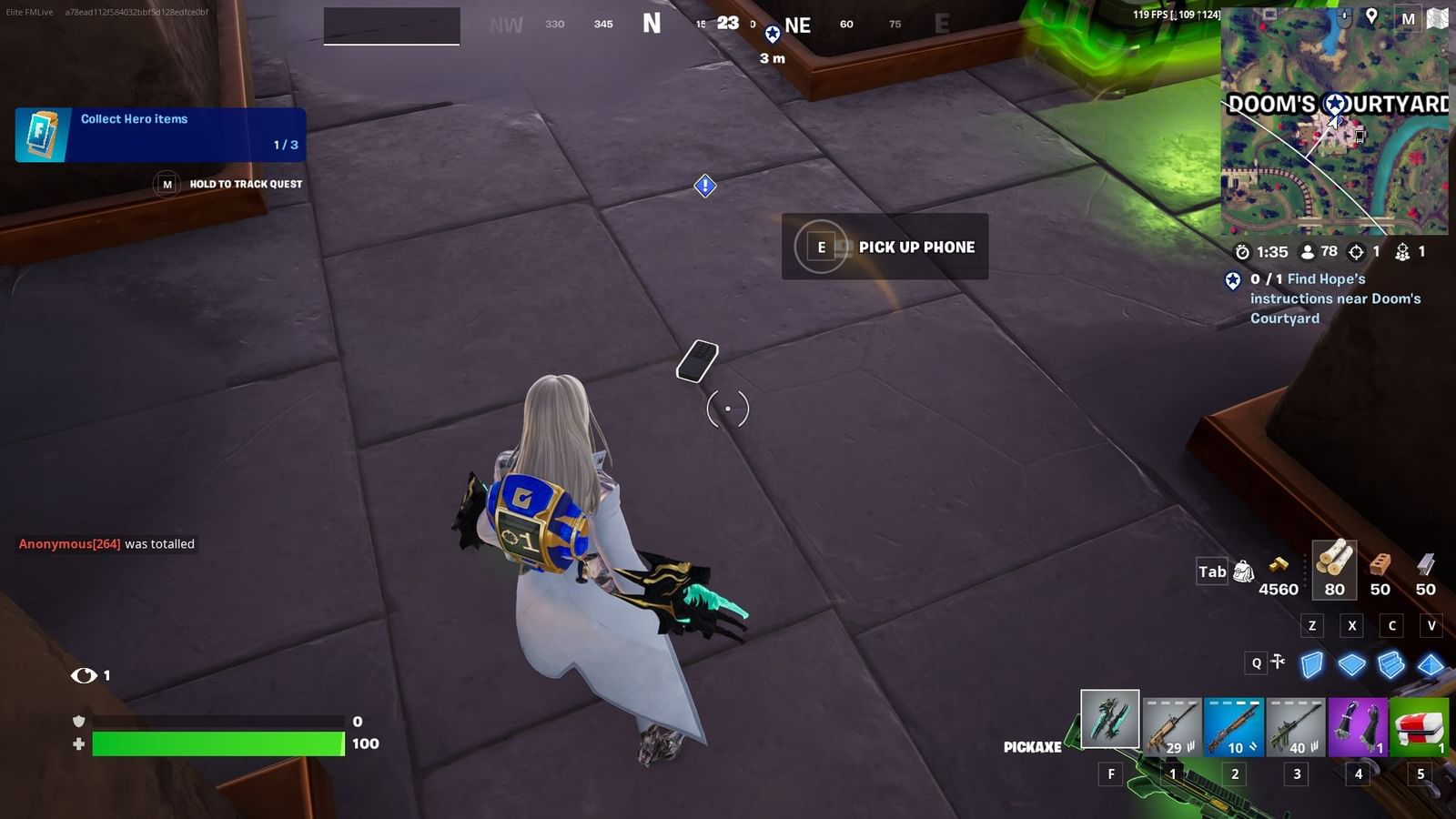Click the brick materials icon showing 50
The image size is (1456, 819).
pyautogui.click(x=1380, y=564)
